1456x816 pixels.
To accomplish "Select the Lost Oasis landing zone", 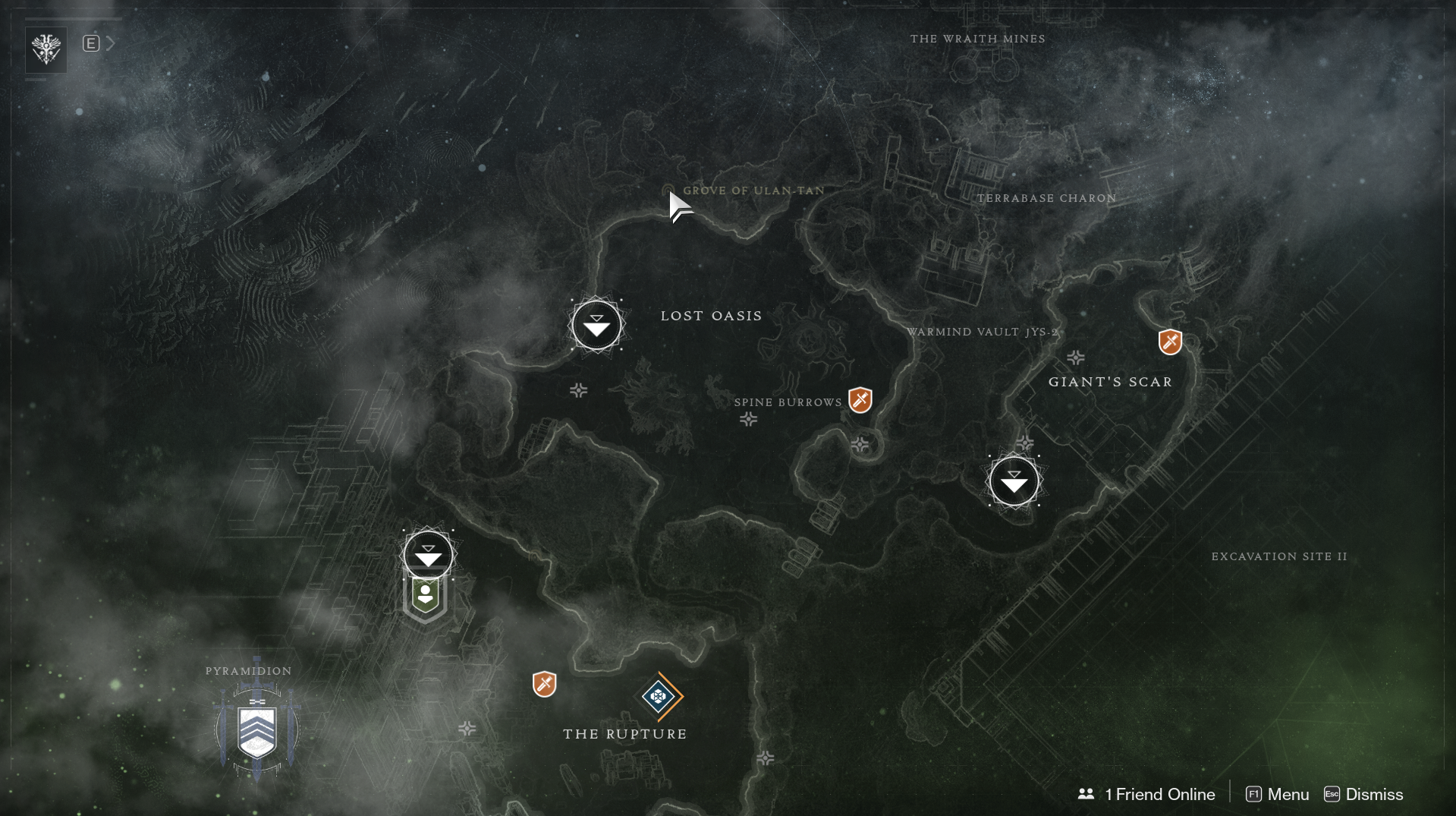I will pos(596,325).
